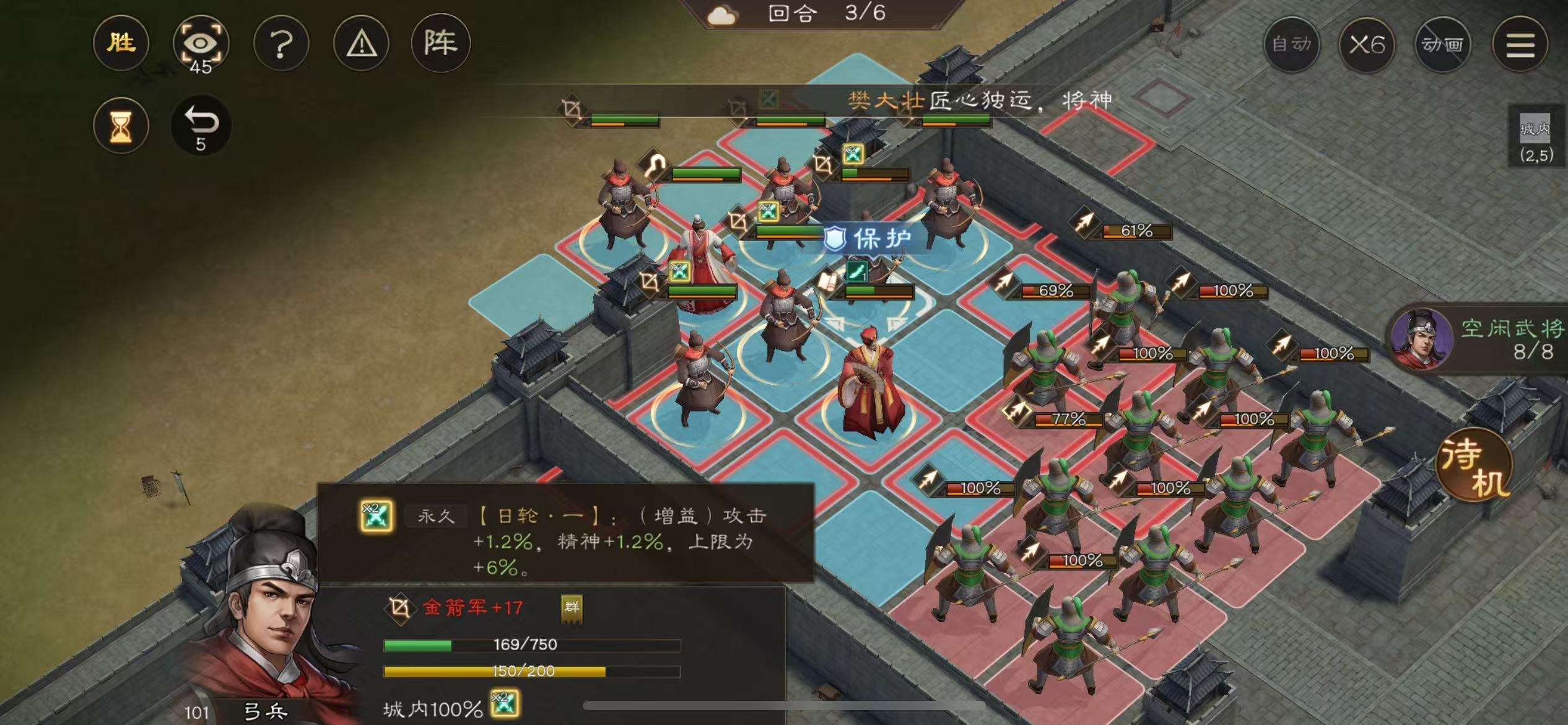The height and width of the screenshot is (725, 1568).
Task: Show the warning triangle alerts
Action: coord(361,43)
